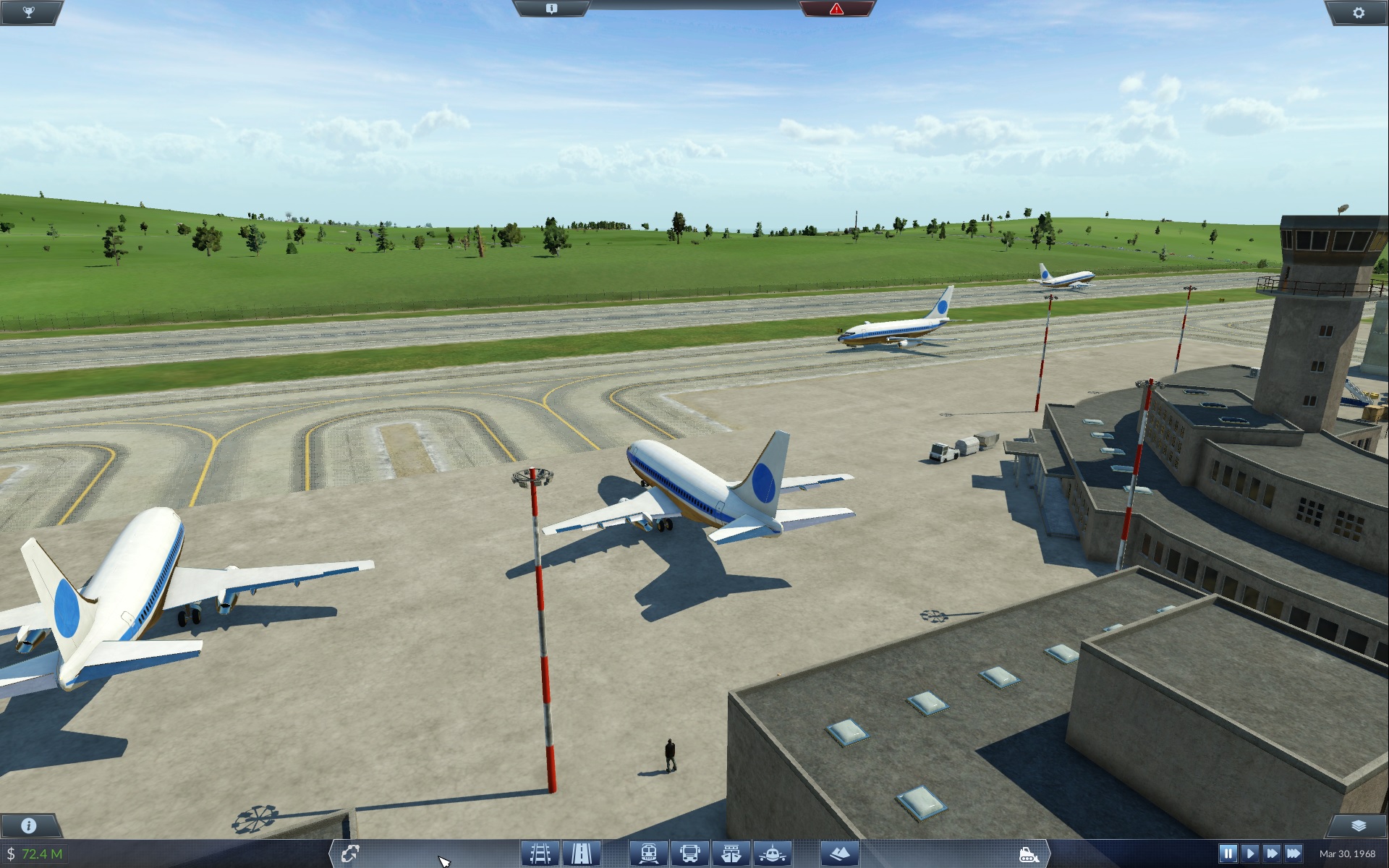Screen dimensions: 1389x868
Task: Open the terrain landscaping tool
Action: (x=839, y=854)
